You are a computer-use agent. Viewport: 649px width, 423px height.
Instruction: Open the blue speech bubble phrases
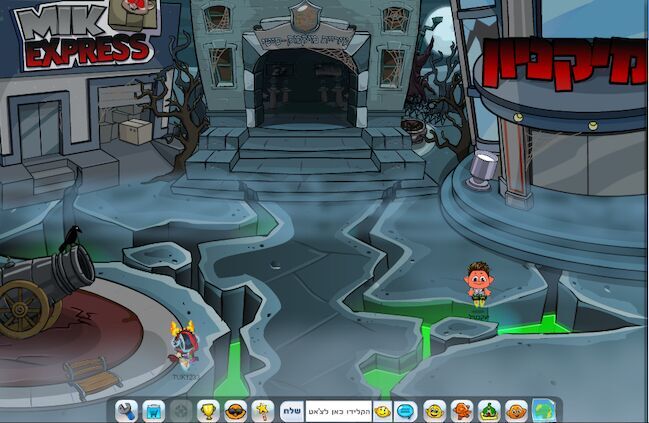406,410
